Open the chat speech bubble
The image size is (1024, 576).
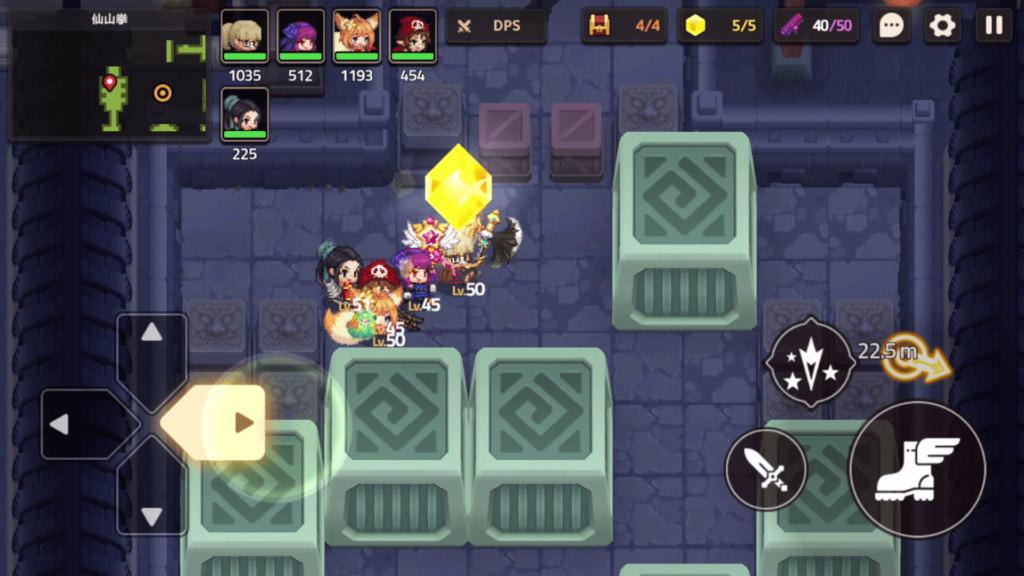point(890,26)
